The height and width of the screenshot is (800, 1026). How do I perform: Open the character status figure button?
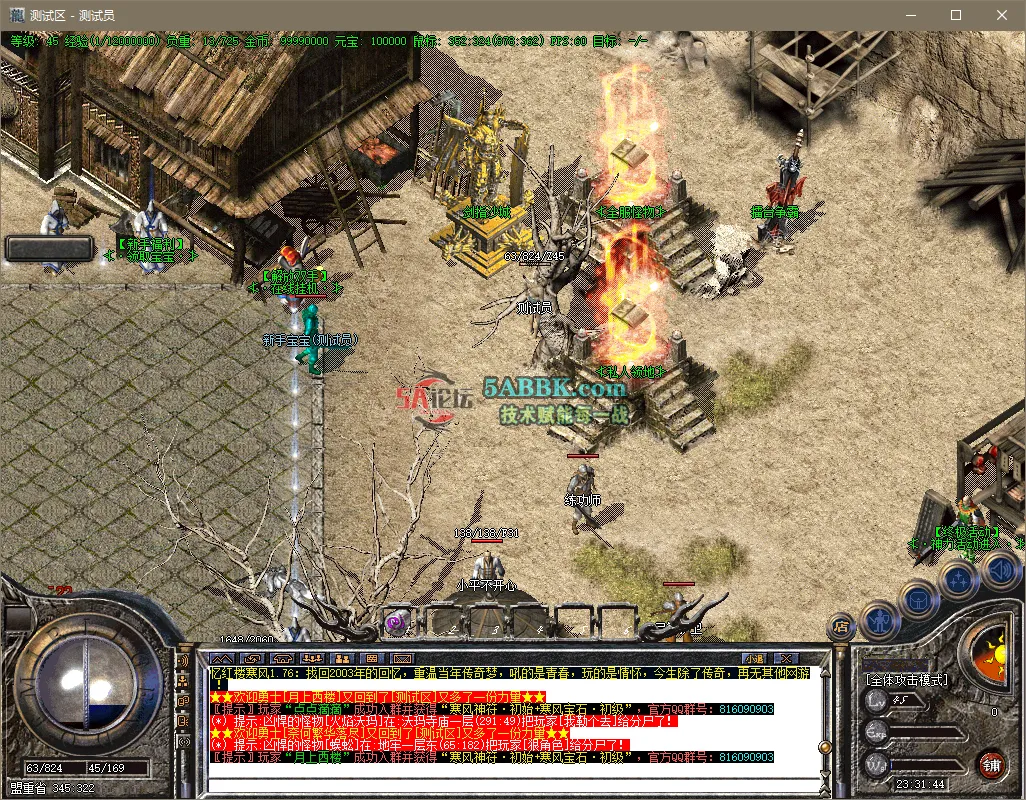(x=880, y=621)
